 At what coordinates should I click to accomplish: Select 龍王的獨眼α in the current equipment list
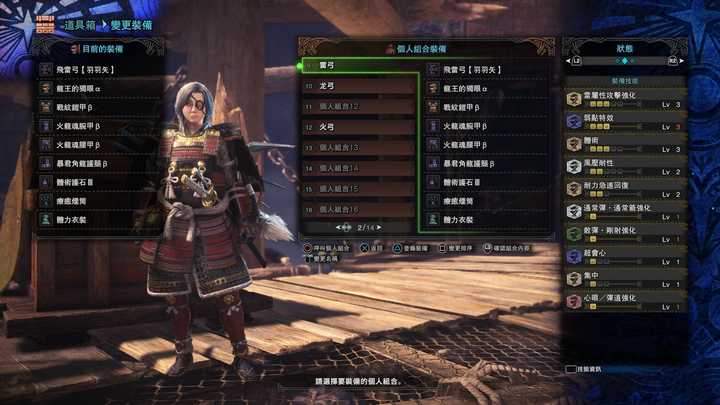[100, 89]
